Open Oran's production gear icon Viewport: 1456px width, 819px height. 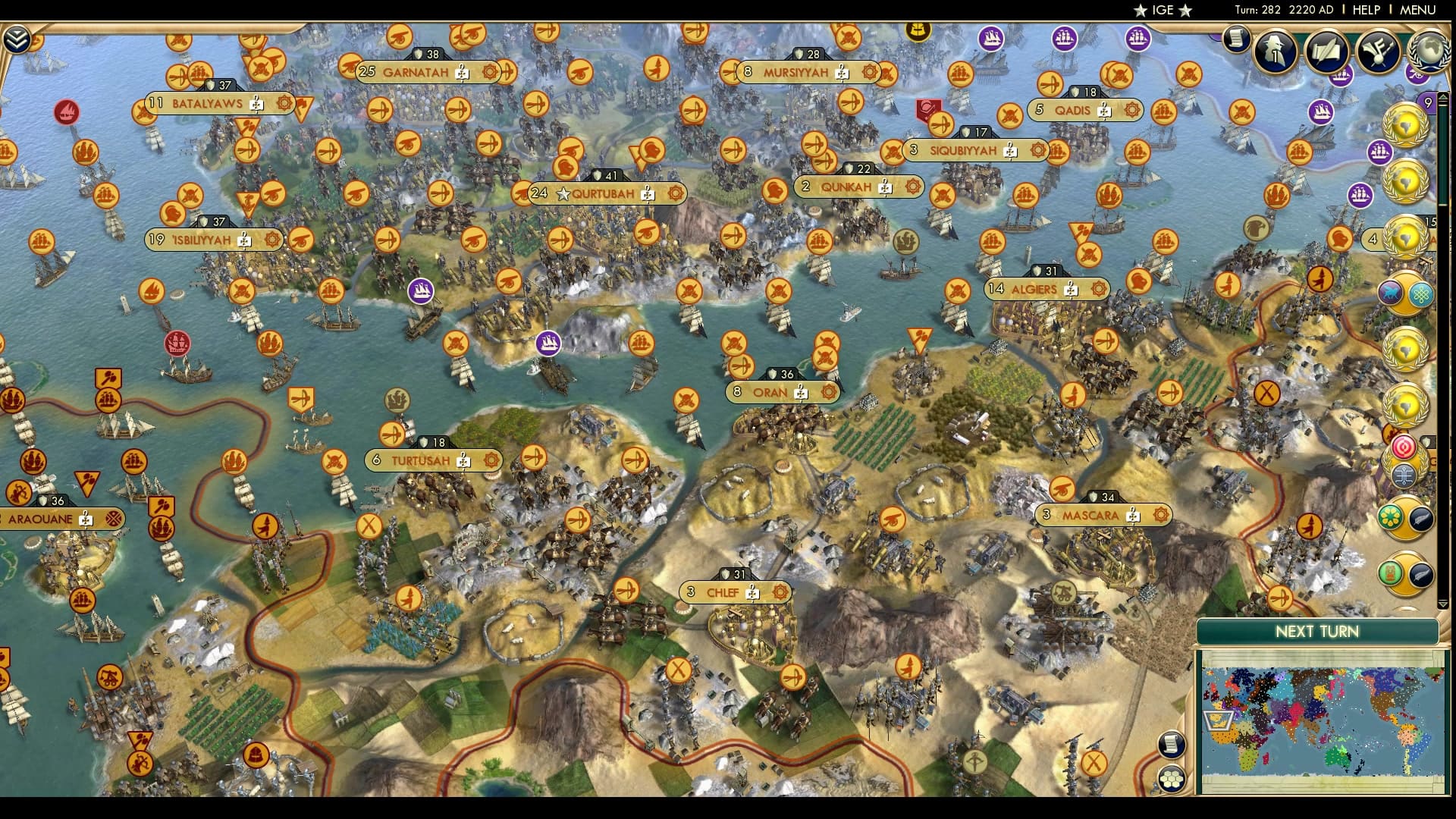pyautogui.click(x=827, y=393)
